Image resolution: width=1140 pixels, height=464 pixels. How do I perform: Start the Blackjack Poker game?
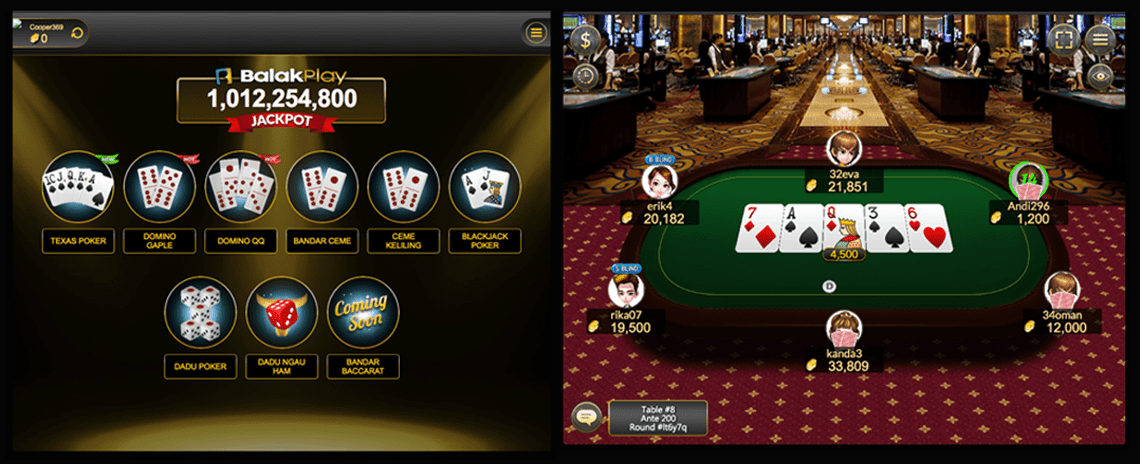(484, 186)
